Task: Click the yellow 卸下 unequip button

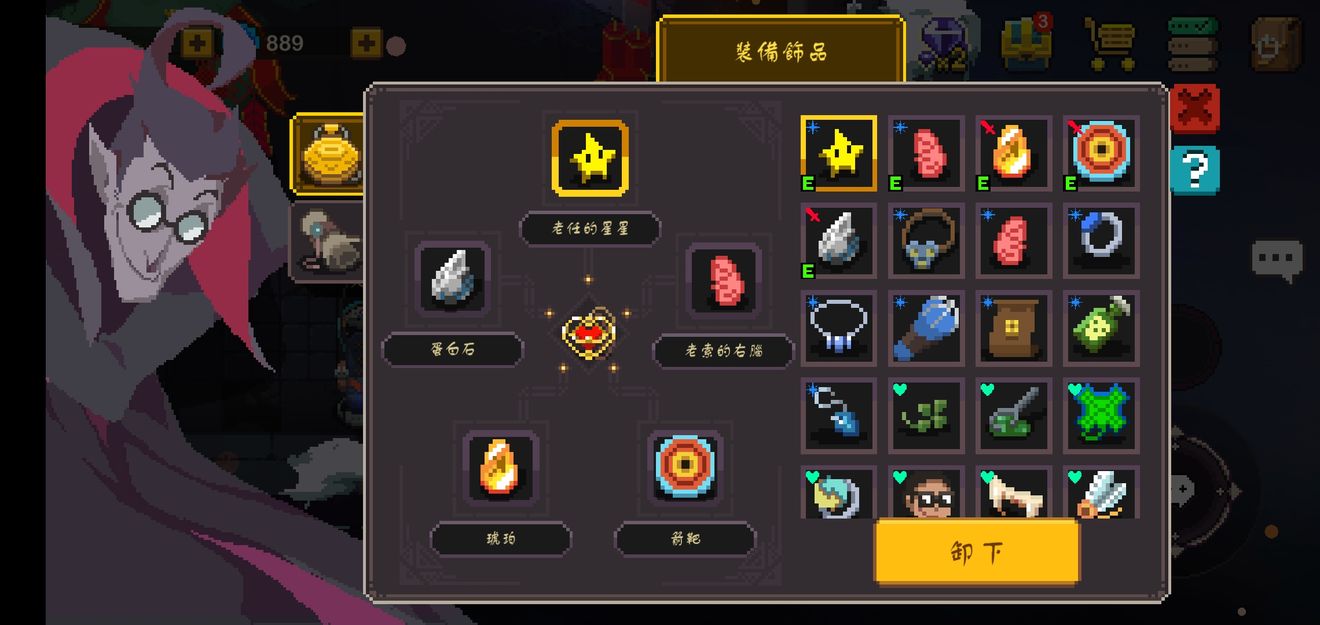Action: click(977, 551)
